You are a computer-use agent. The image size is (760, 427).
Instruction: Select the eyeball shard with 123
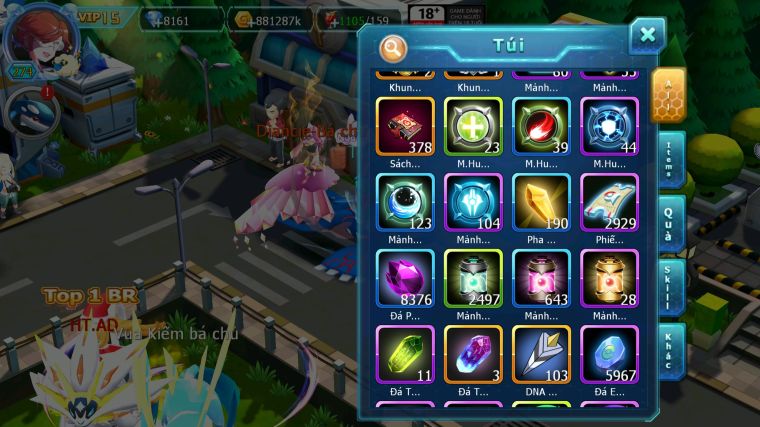tap(405, 203)
